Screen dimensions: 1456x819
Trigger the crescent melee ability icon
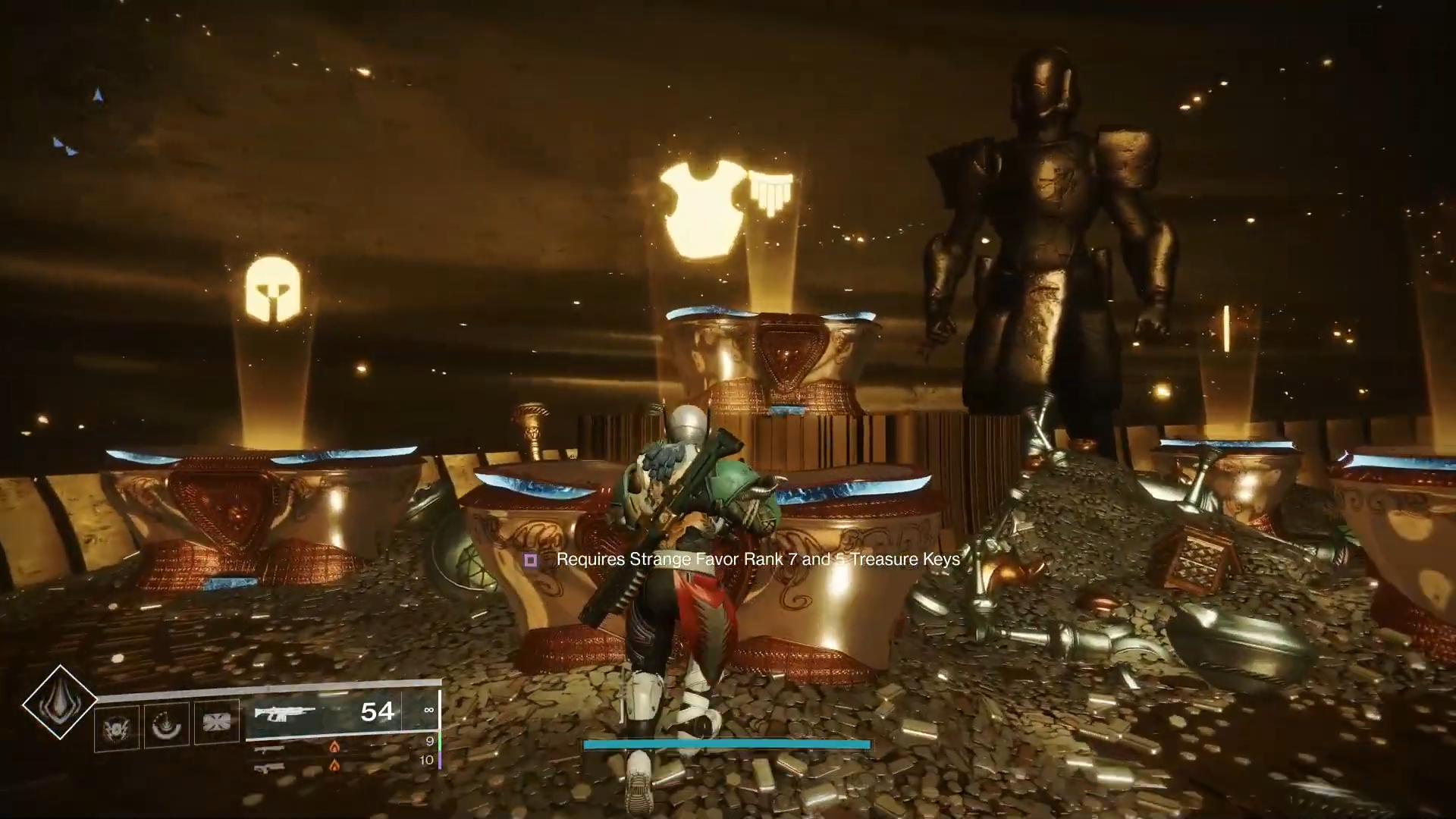click(166, 726)
